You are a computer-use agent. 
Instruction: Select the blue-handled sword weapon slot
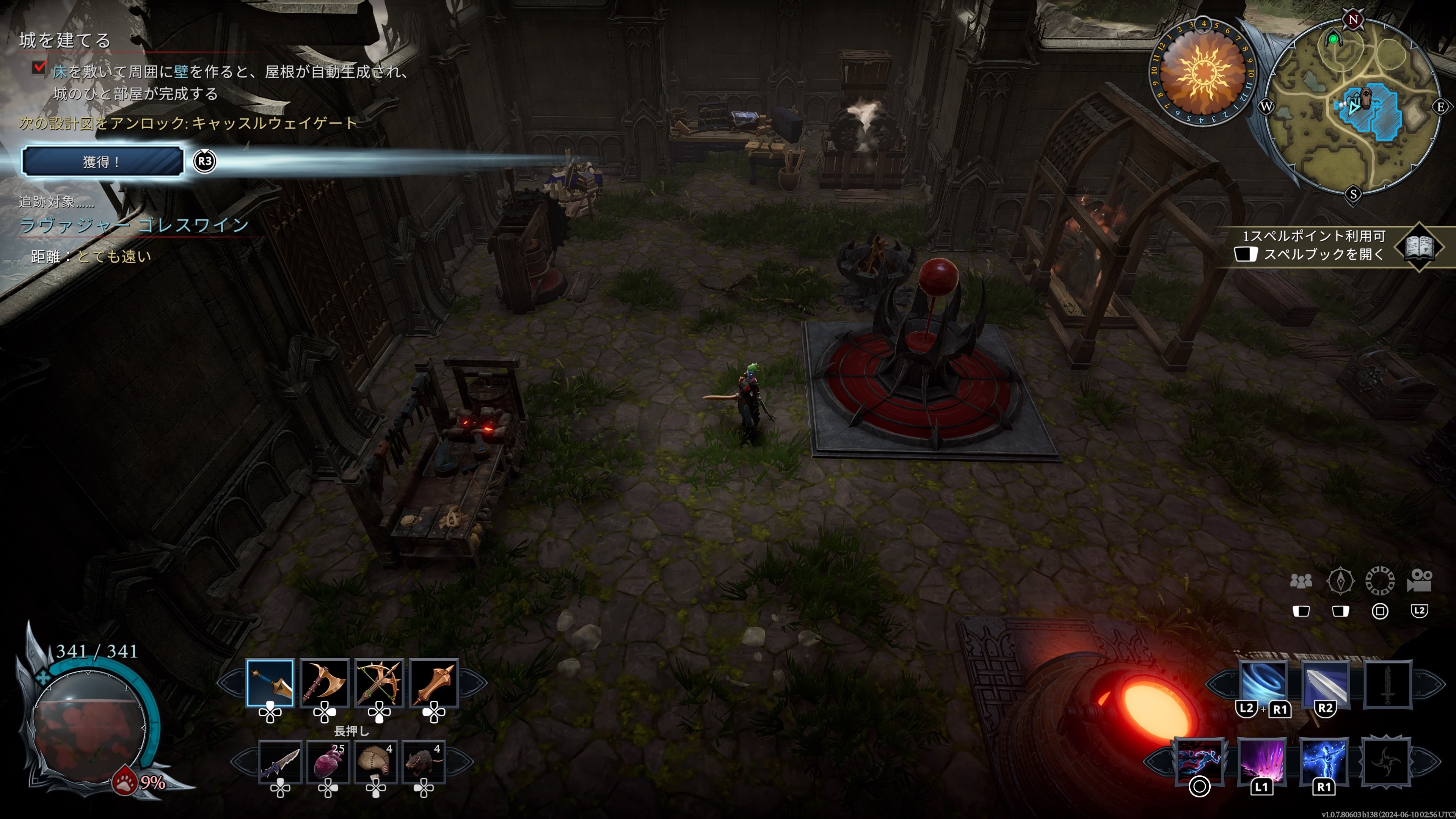click(x=270, y=683)
